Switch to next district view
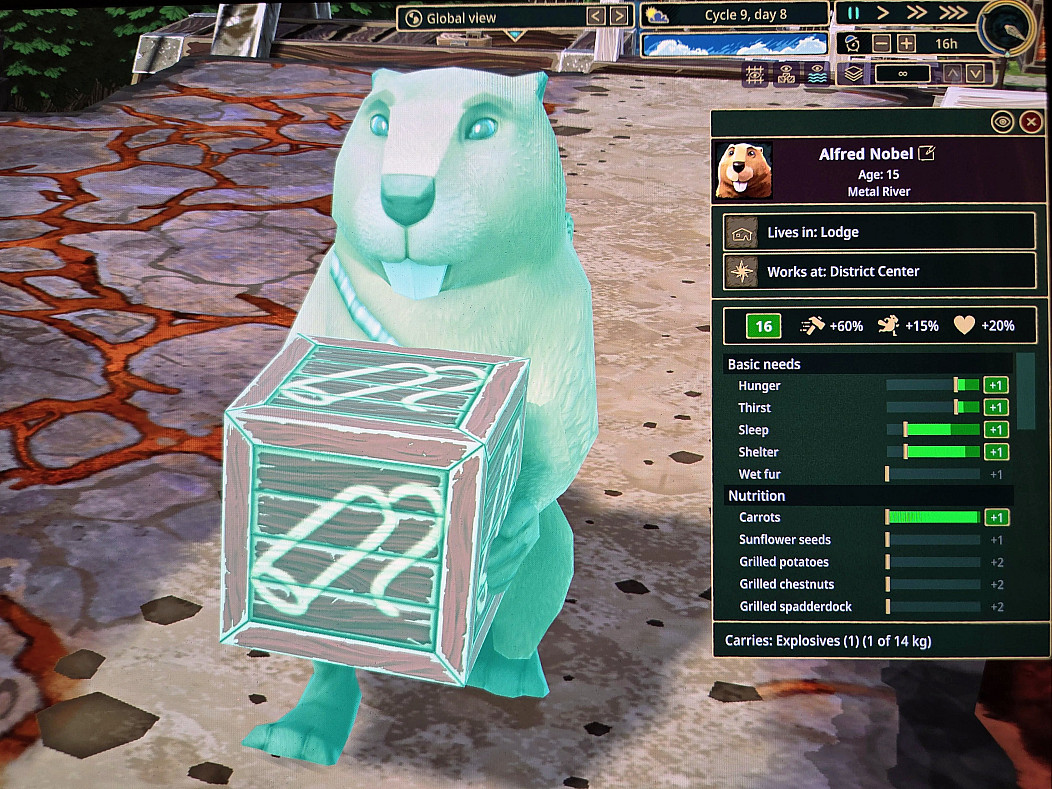 coord(620,16)
